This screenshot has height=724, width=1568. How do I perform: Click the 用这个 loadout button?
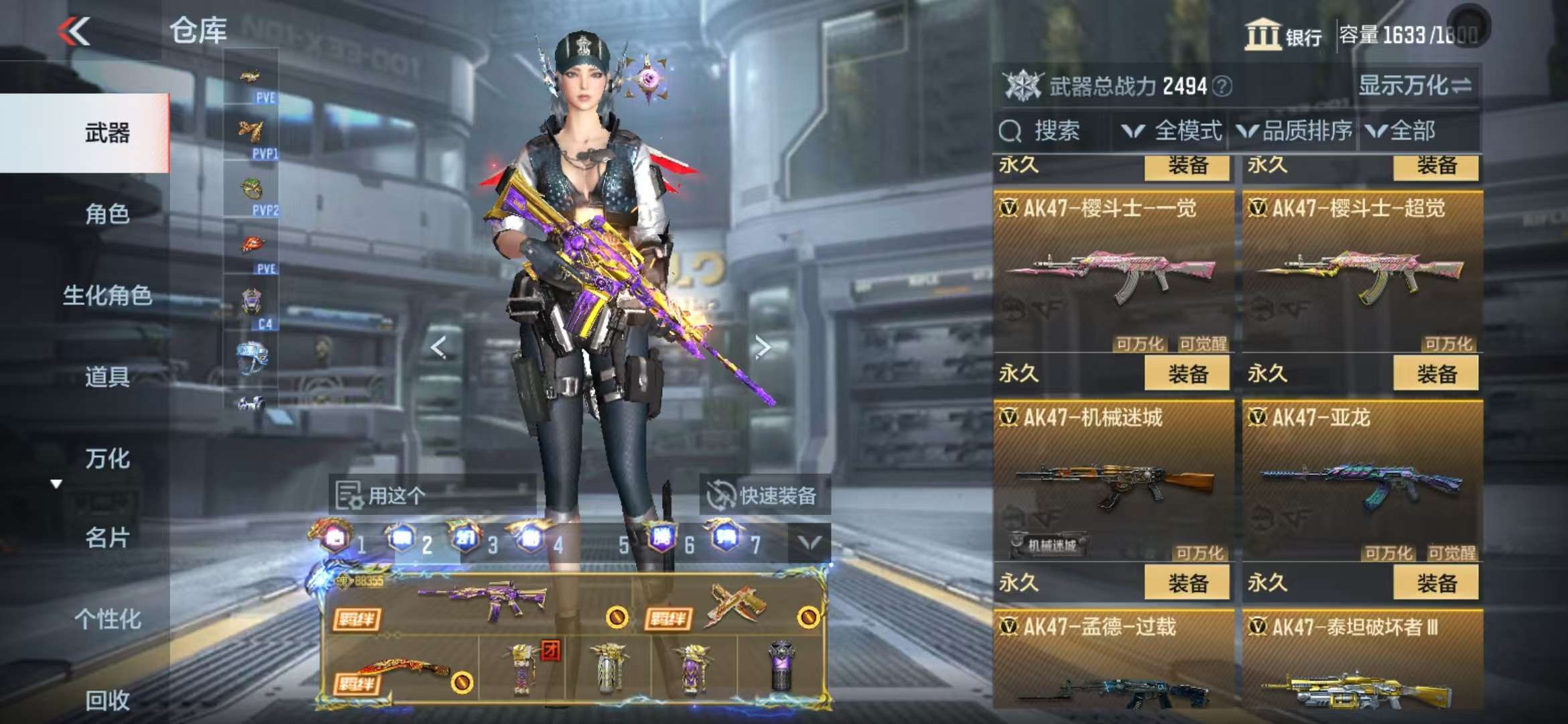(x=383, y=495)
